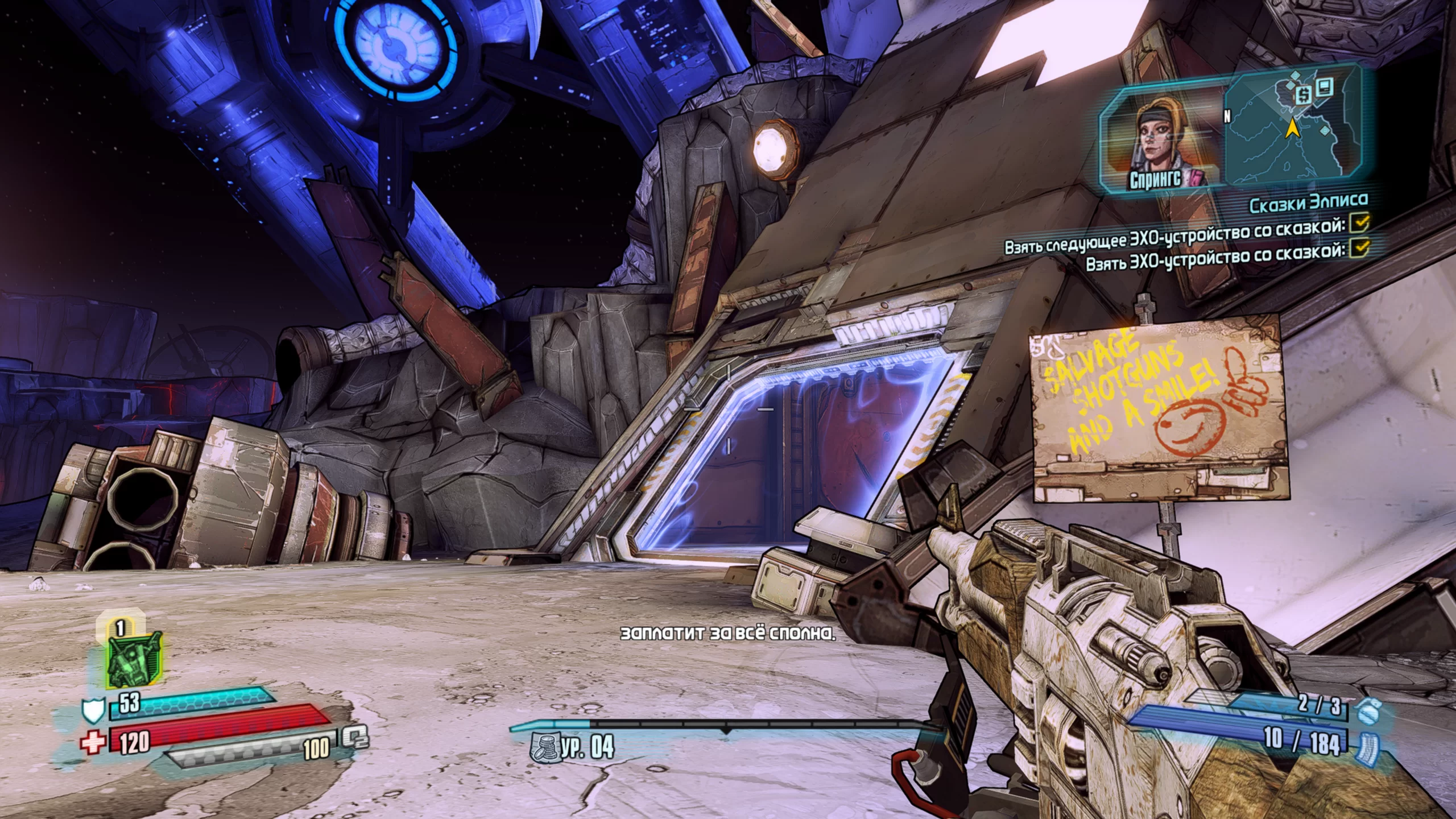Click the ammo magazine icon
This screenshot has height=819, width=1456.
pos(1367,746)
